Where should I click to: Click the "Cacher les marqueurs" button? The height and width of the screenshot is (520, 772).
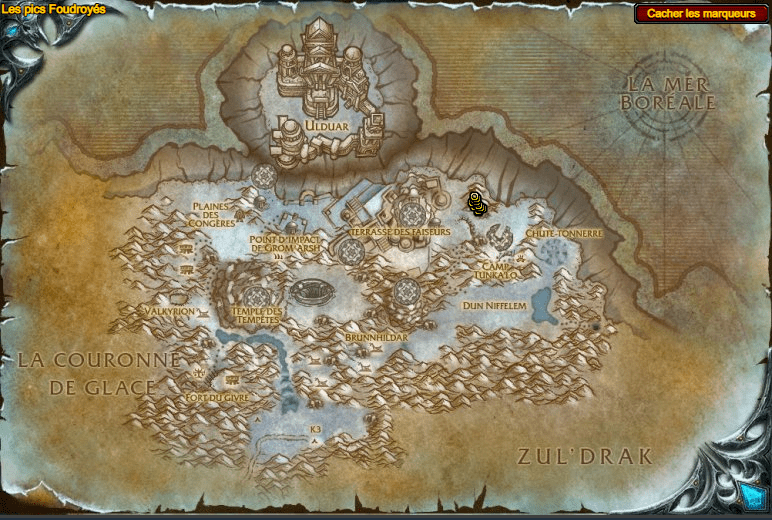click(701, 14)
